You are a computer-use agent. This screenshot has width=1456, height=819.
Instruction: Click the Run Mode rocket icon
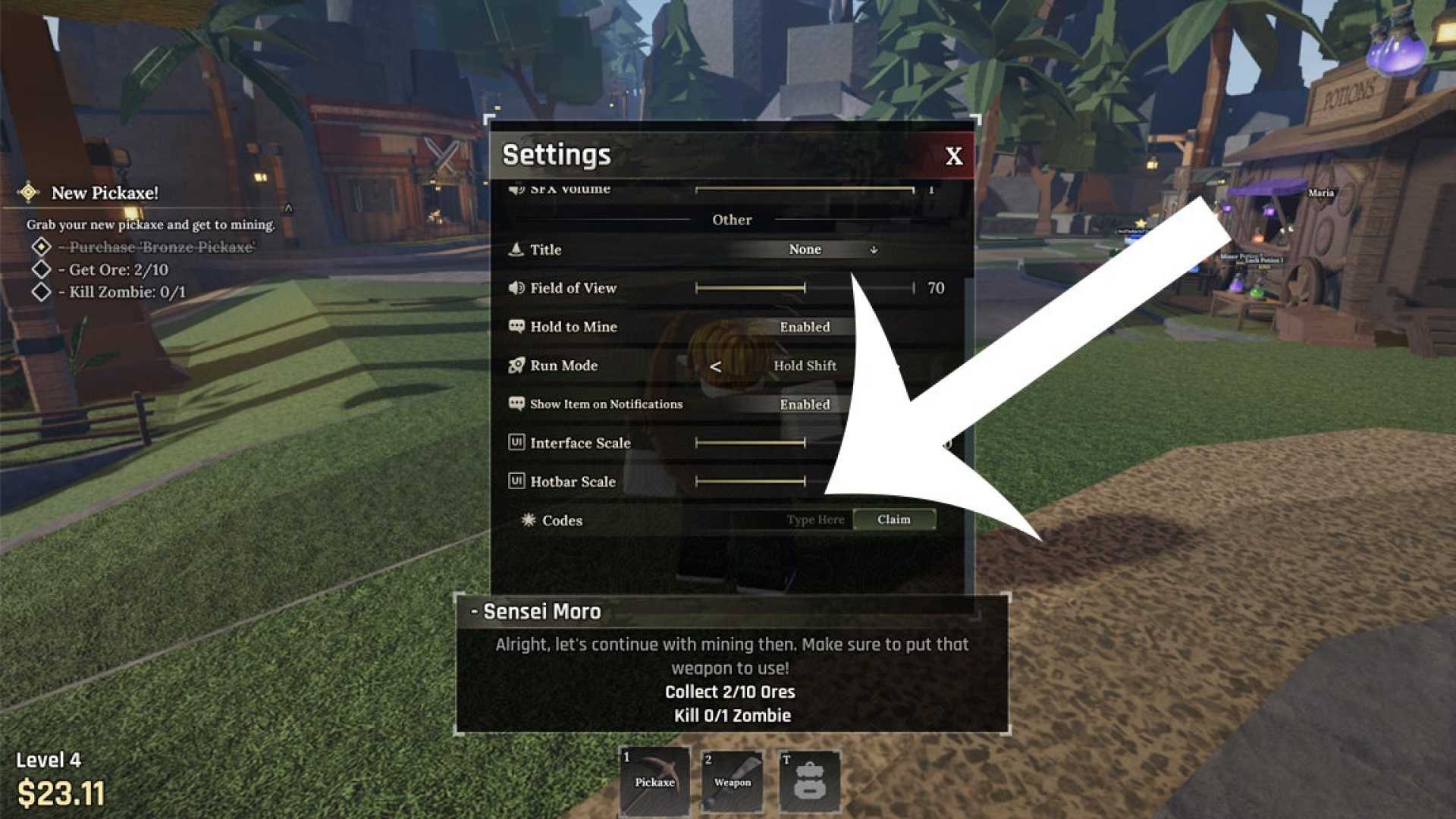[x=516, y=365]
